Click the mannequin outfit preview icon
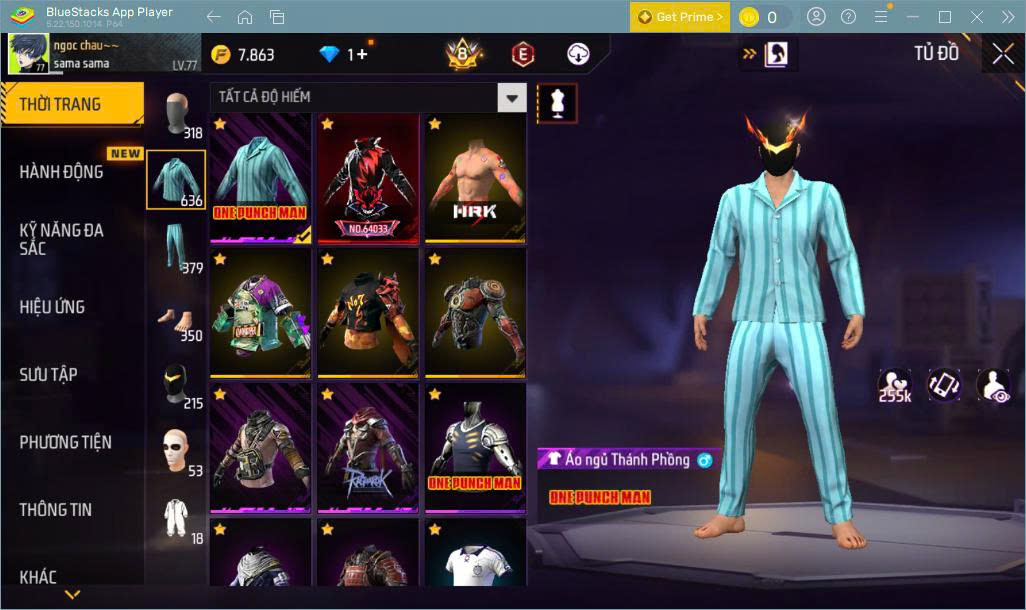1026x610 pixels. [x=557, y=102]
